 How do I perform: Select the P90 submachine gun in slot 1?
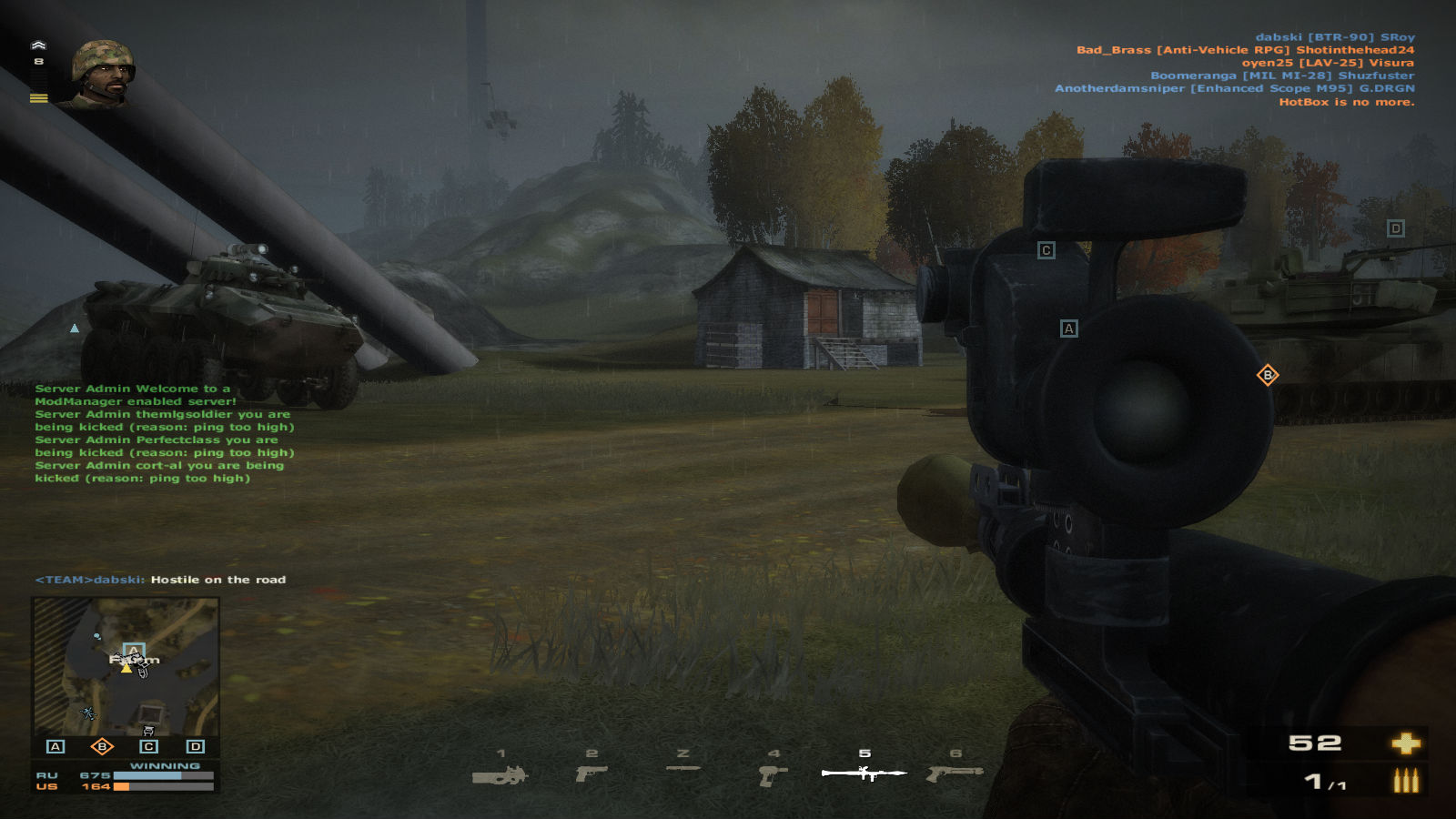pos(500,775)
